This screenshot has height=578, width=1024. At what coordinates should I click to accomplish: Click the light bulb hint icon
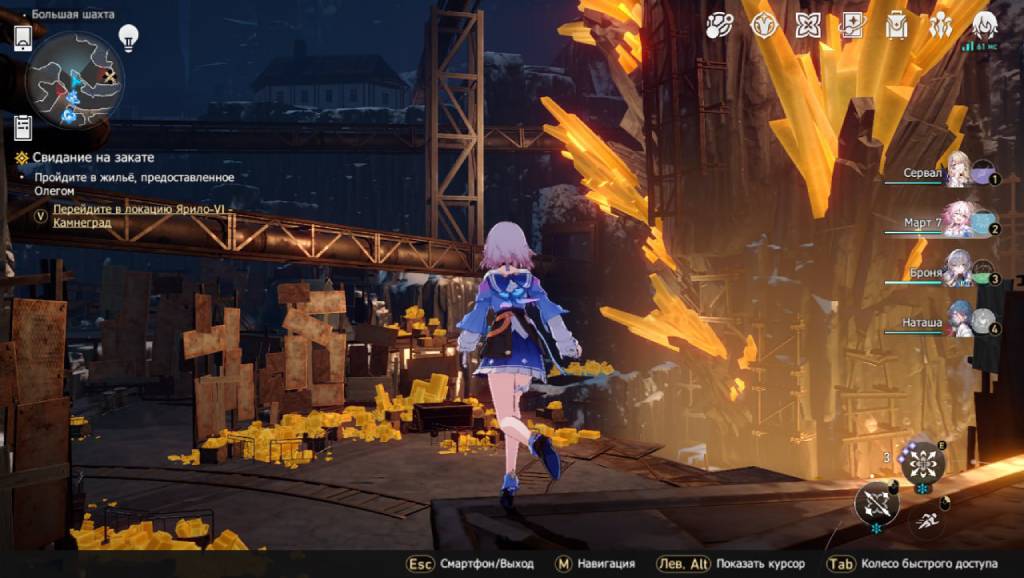[128, 37]
